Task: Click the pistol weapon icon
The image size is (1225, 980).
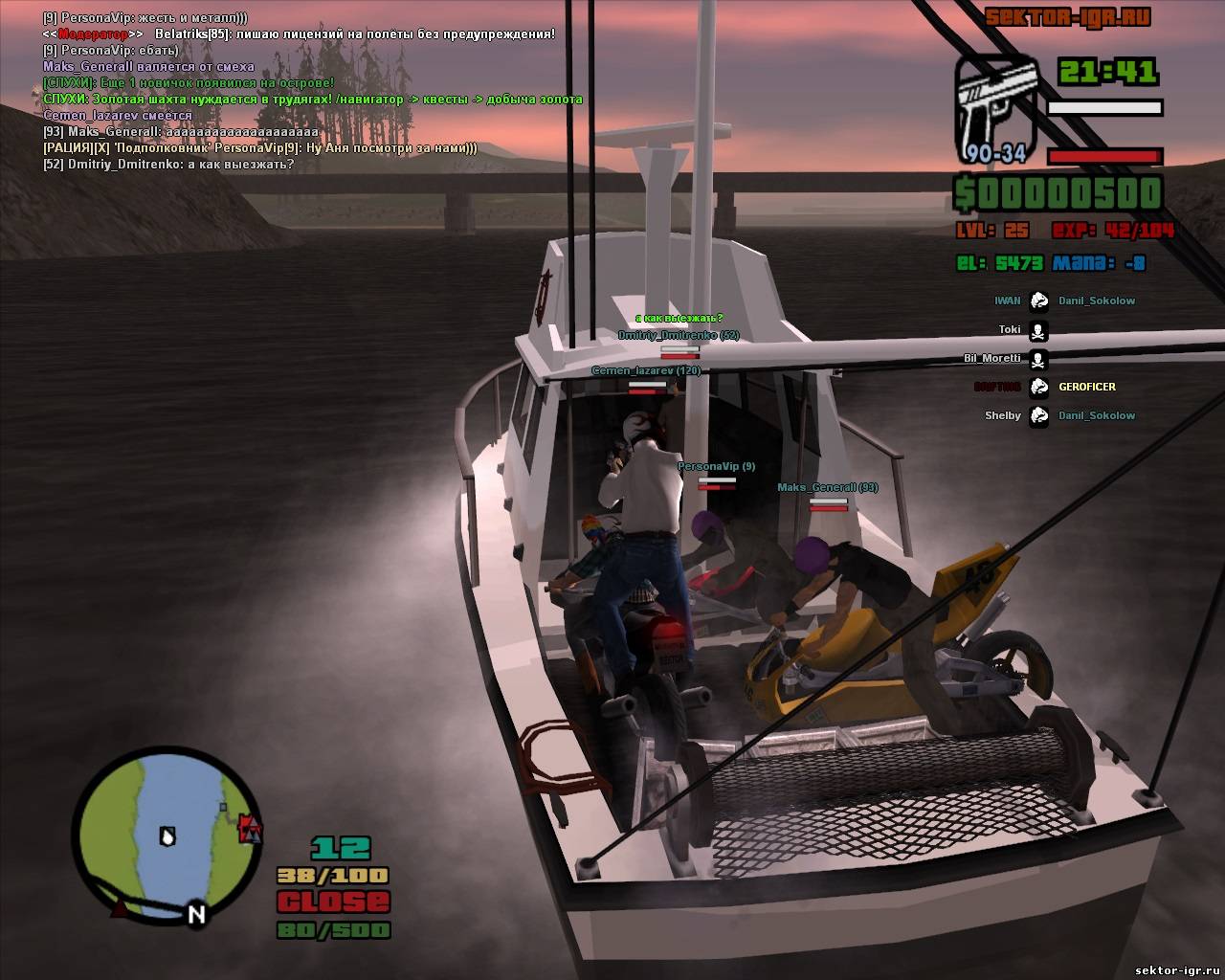Action: 998,106
